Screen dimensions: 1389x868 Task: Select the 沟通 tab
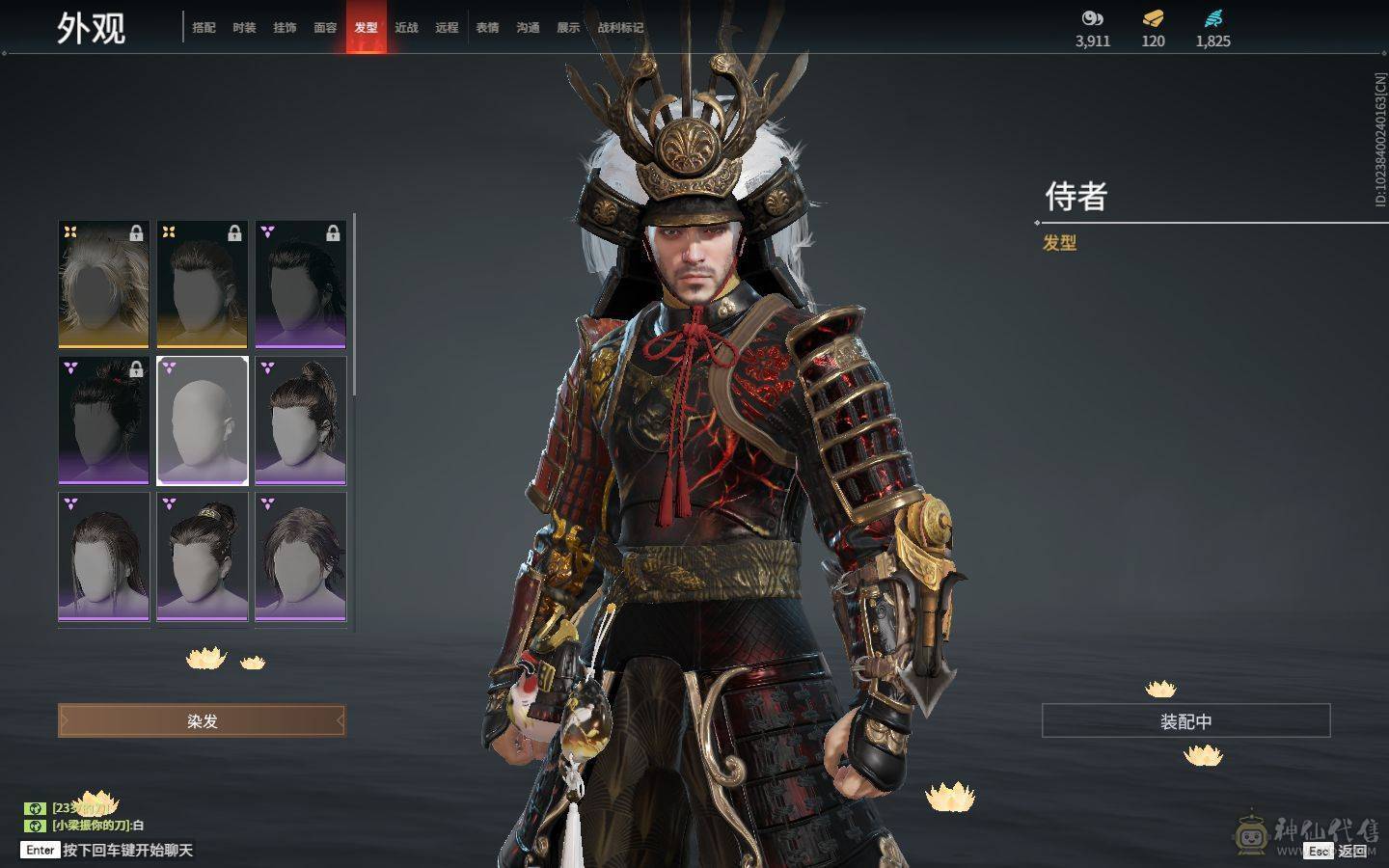tap(528, 28)
